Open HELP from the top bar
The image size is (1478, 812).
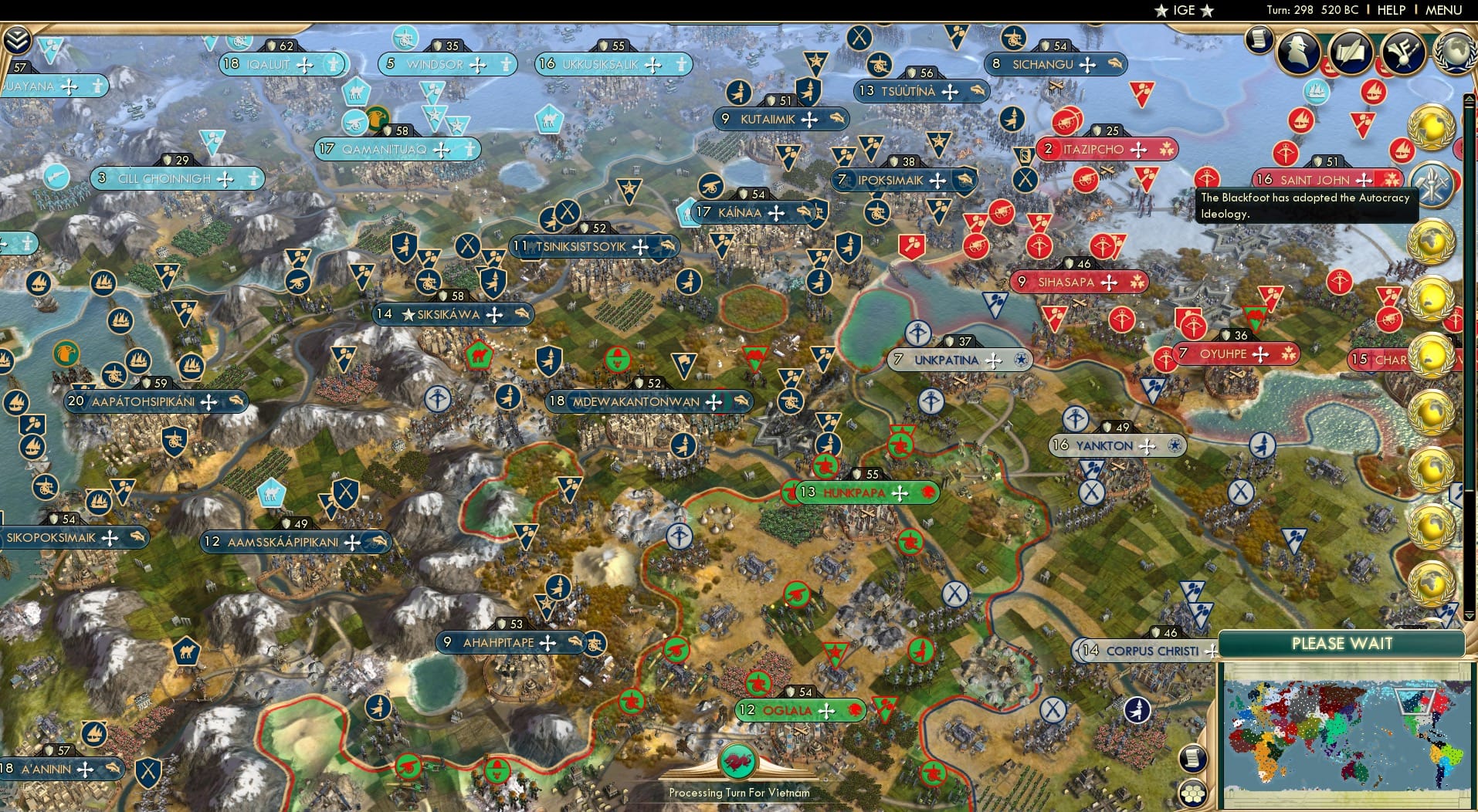pos(1392,10)
